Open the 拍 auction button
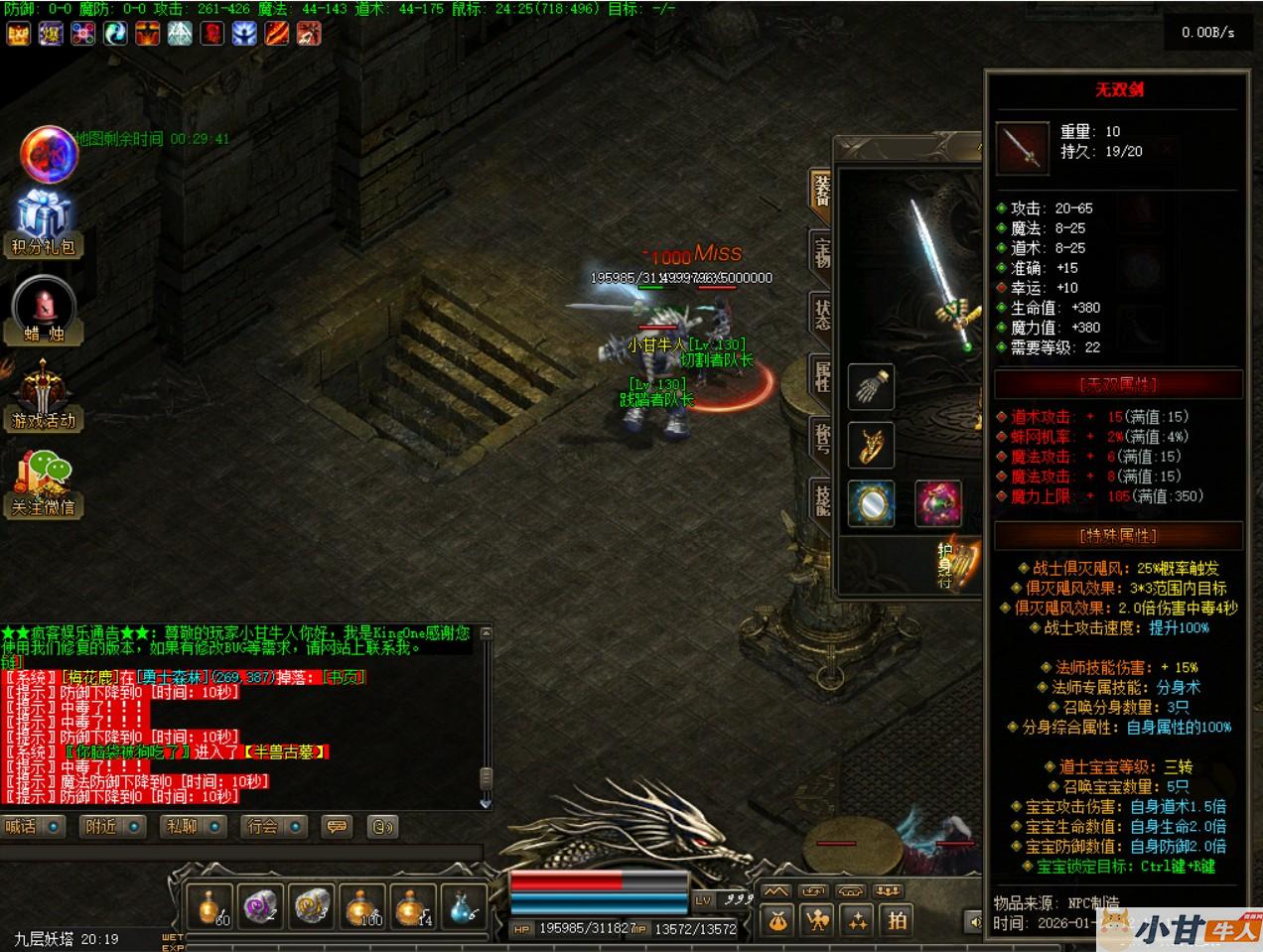1263x952 pixels. [x=898, y=920]
